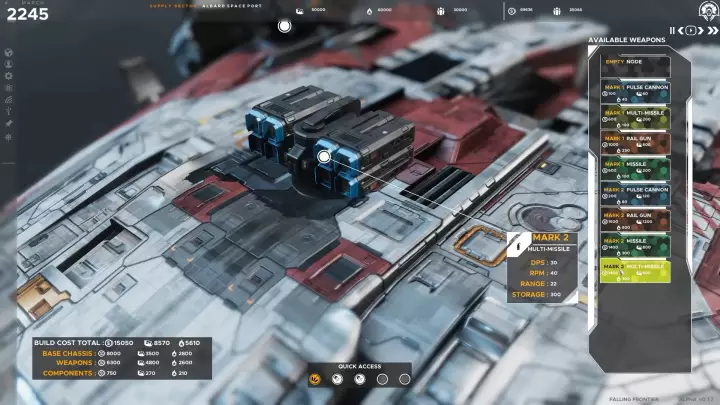Open the person profile icon in sidebar
This screenshot has height=405, width=720.
(x=9, y=65)
